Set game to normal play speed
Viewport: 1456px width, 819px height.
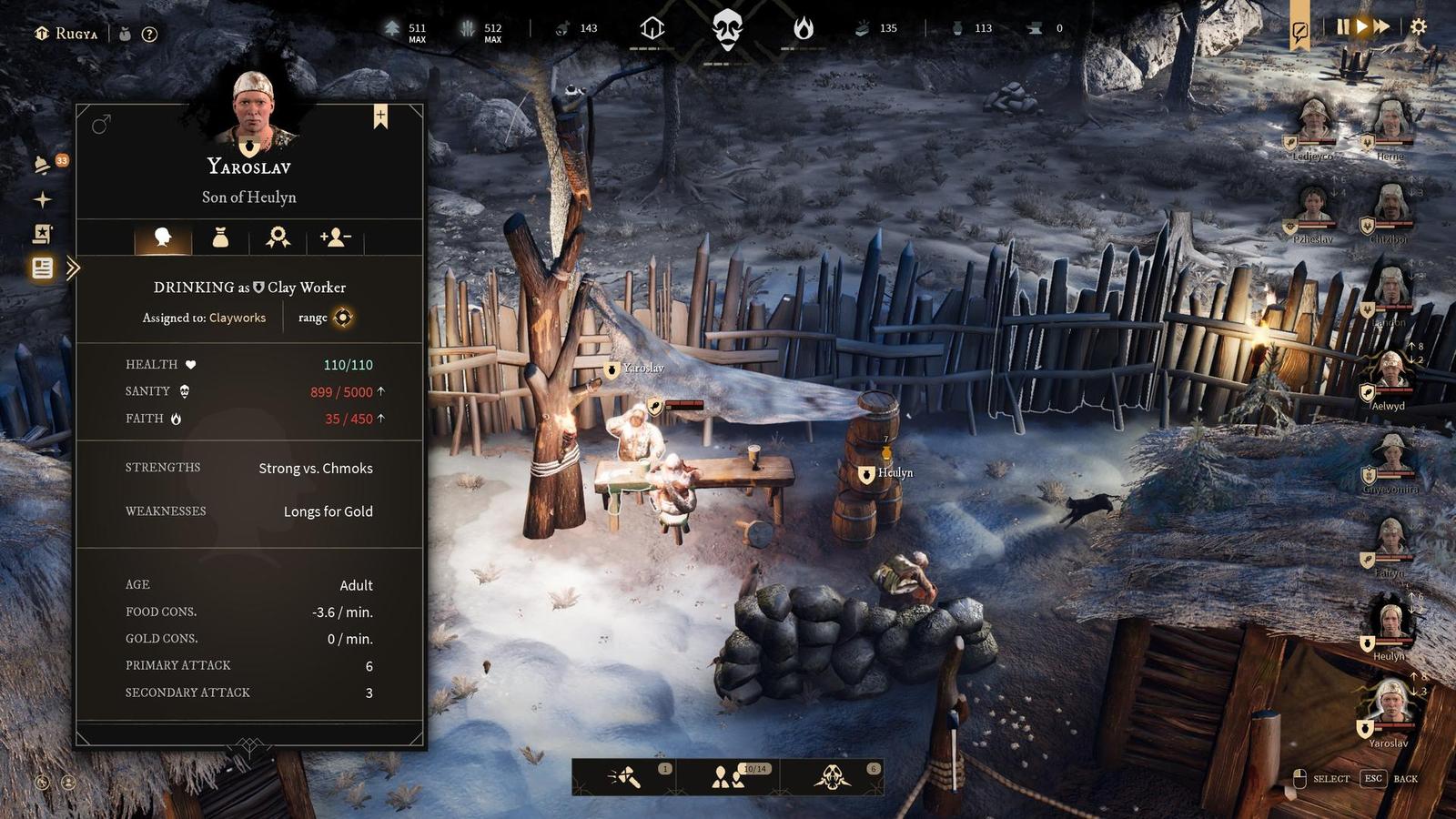(x=1361, y=27)
